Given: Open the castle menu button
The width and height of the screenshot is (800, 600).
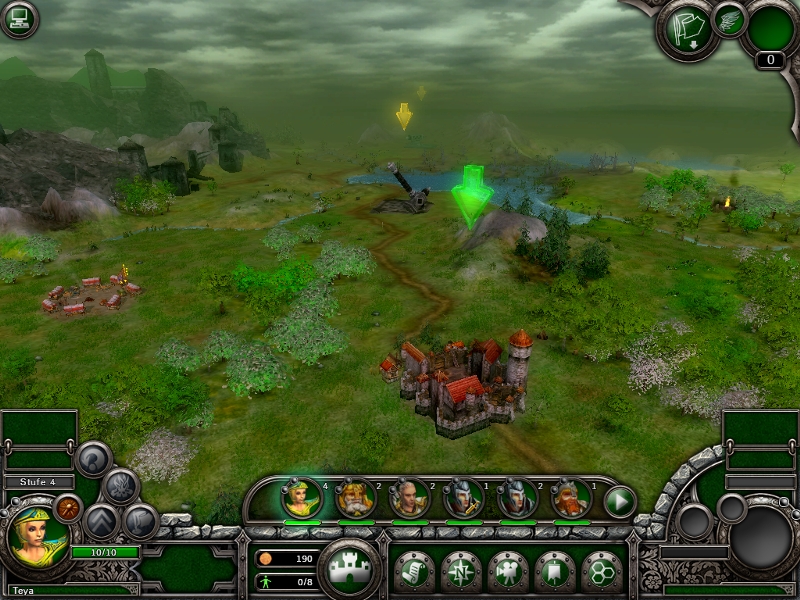Looking at the screenshot, I should coord(348,568).
